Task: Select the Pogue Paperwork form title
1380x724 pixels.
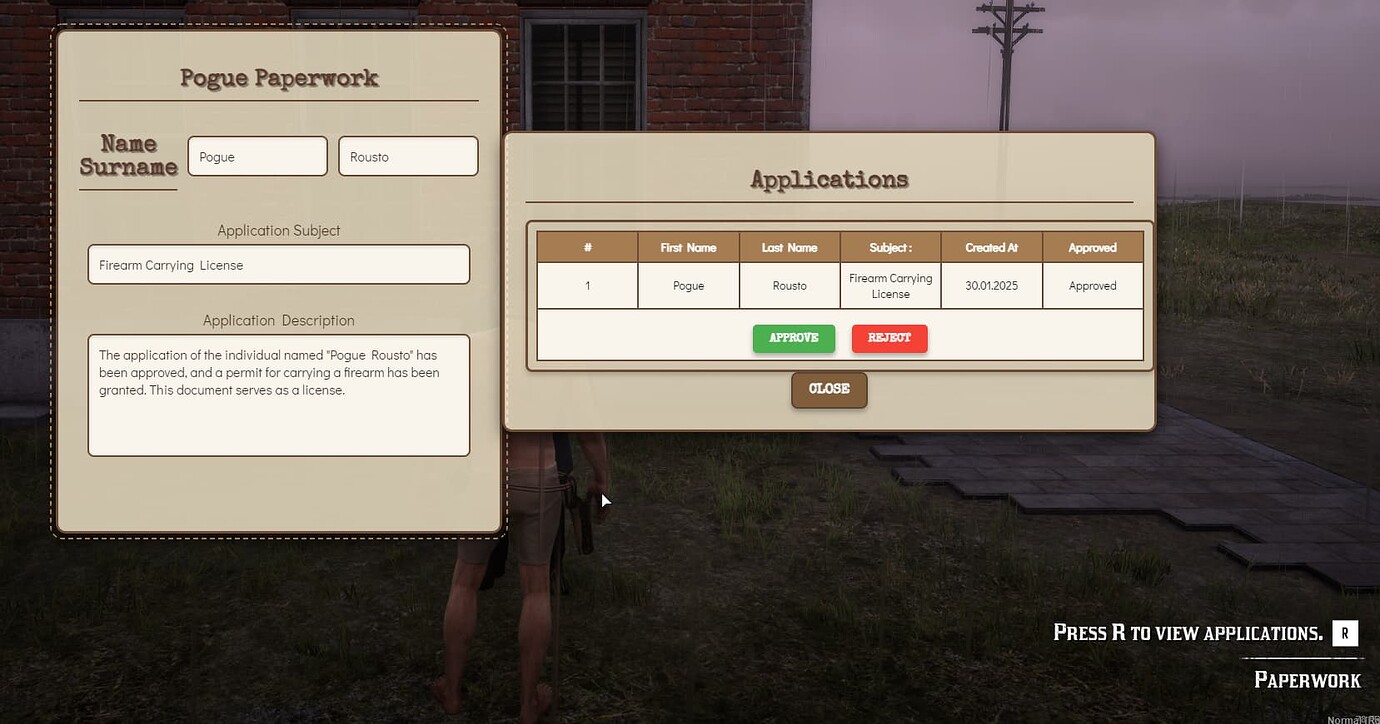Action: click(x=278, y=77)
